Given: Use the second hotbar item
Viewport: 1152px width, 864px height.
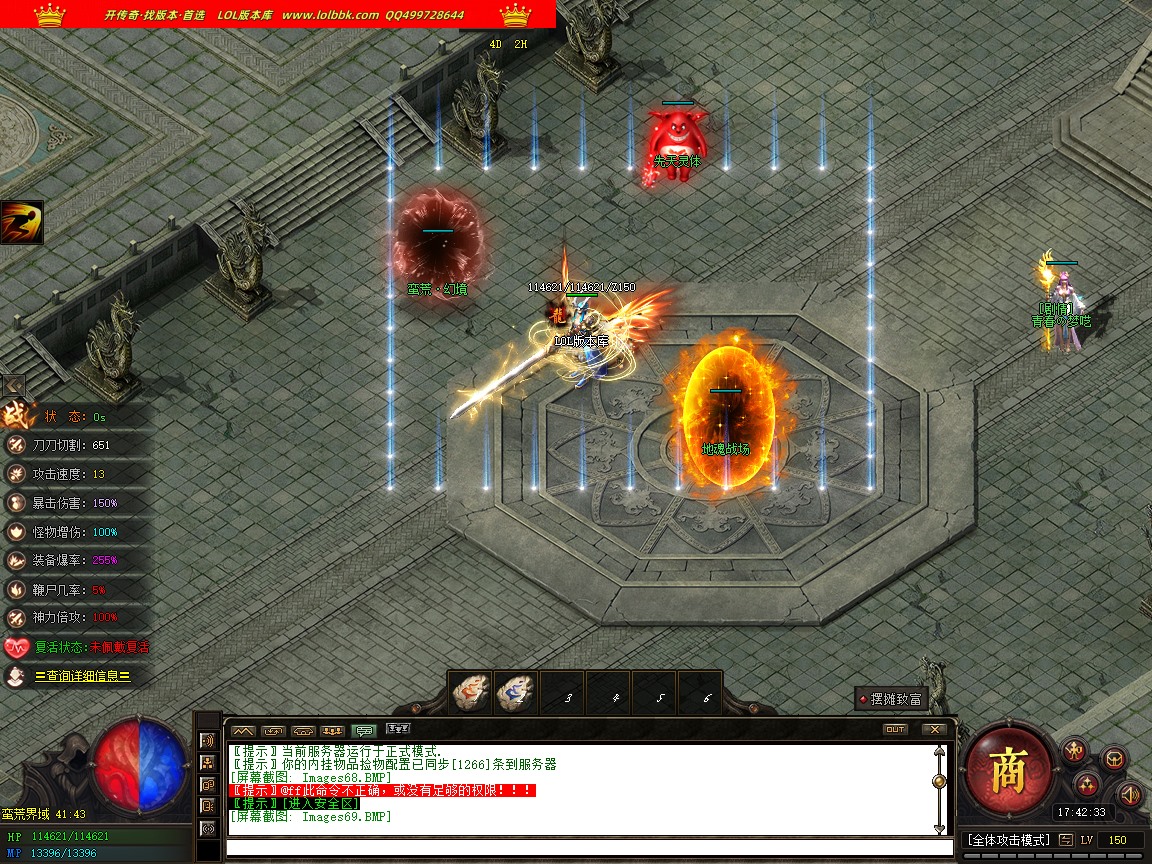Looking at the screenshot, I should coord(516,693).
